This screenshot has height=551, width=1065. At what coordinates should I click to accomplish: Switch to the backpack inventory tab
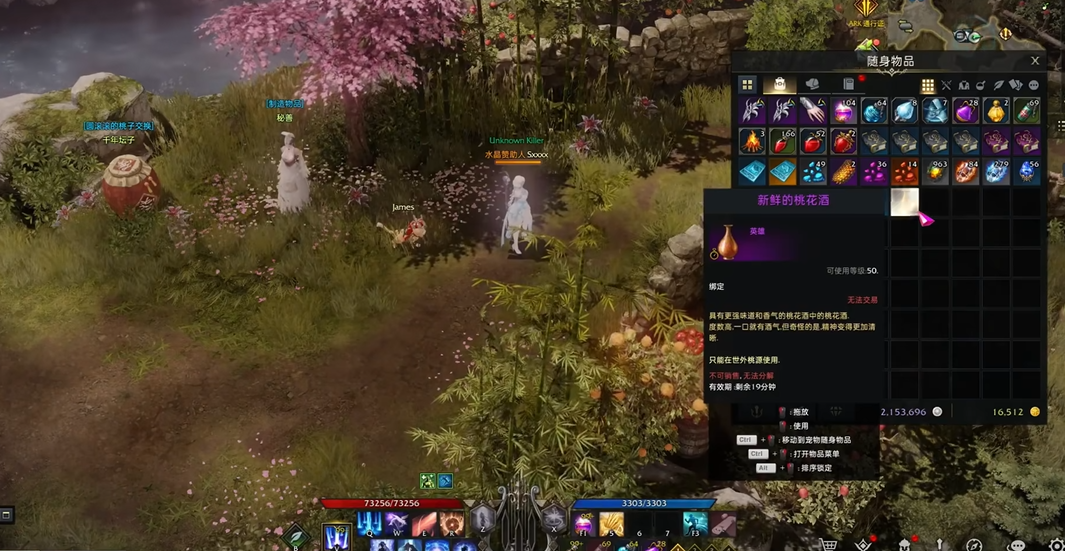click(x=779, y=85)
